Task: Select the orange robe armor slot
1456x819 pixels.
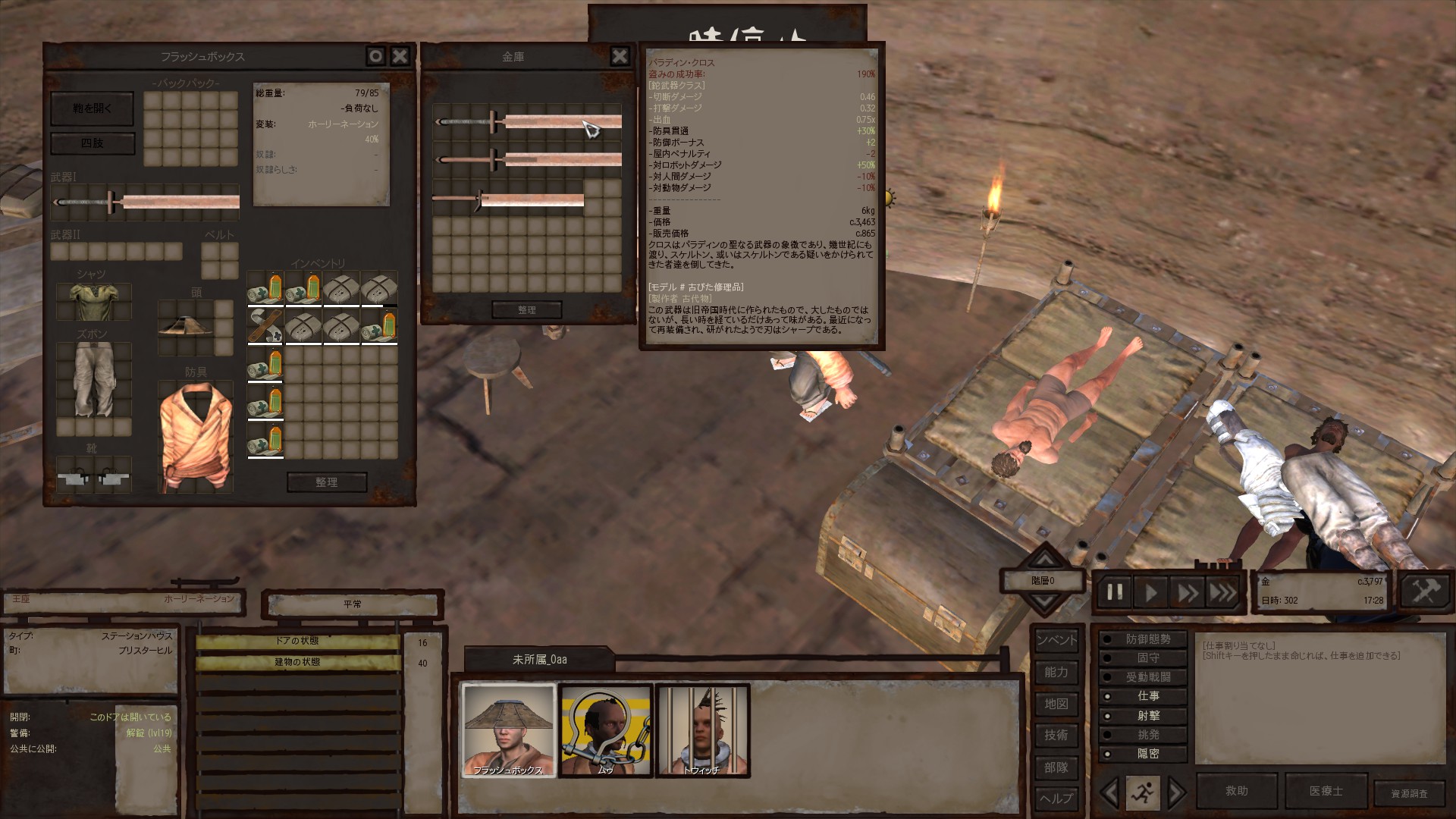Action: [x=195, y=436]
